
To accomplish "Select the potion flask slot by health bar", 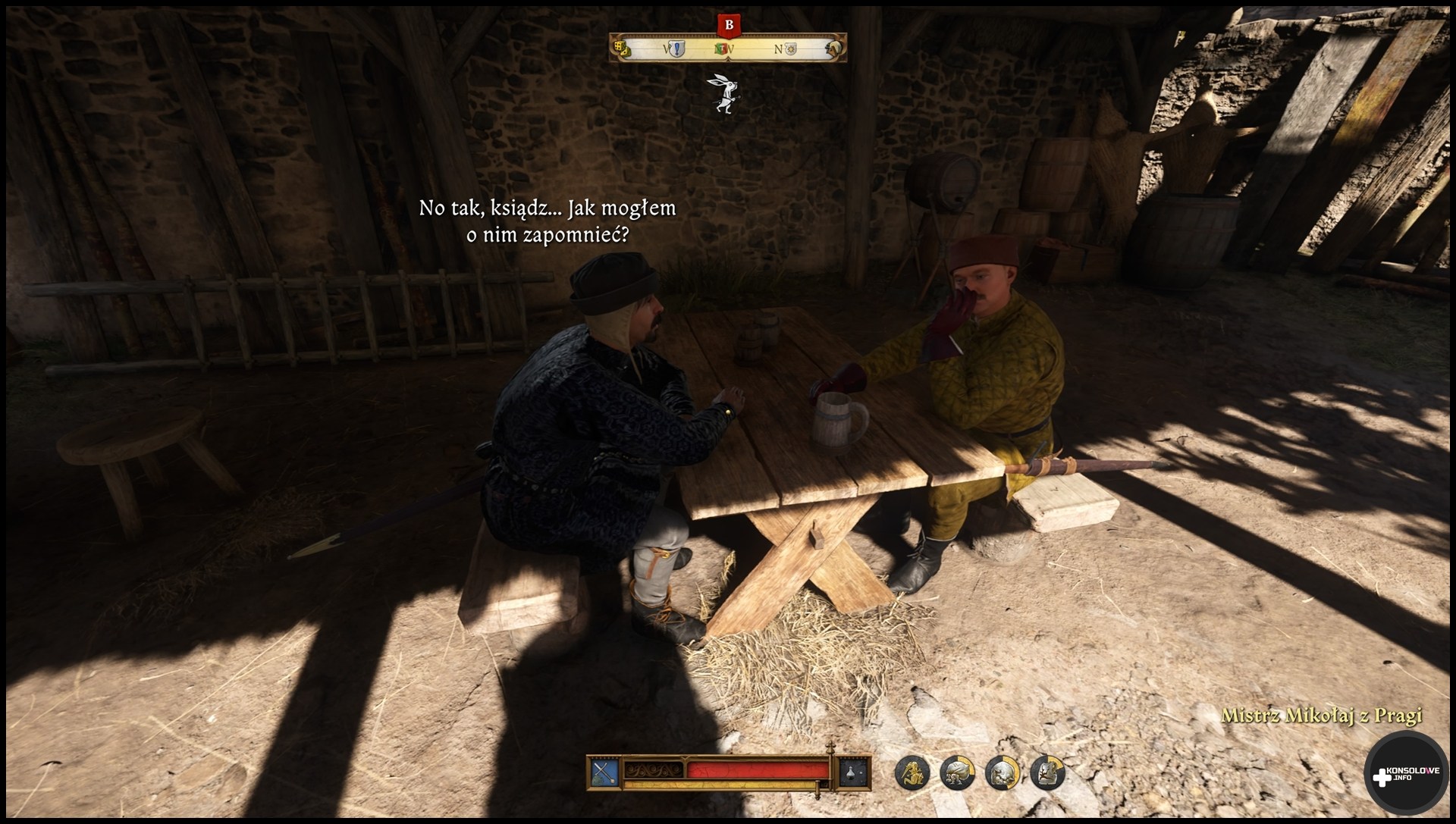I will [854, 772].
